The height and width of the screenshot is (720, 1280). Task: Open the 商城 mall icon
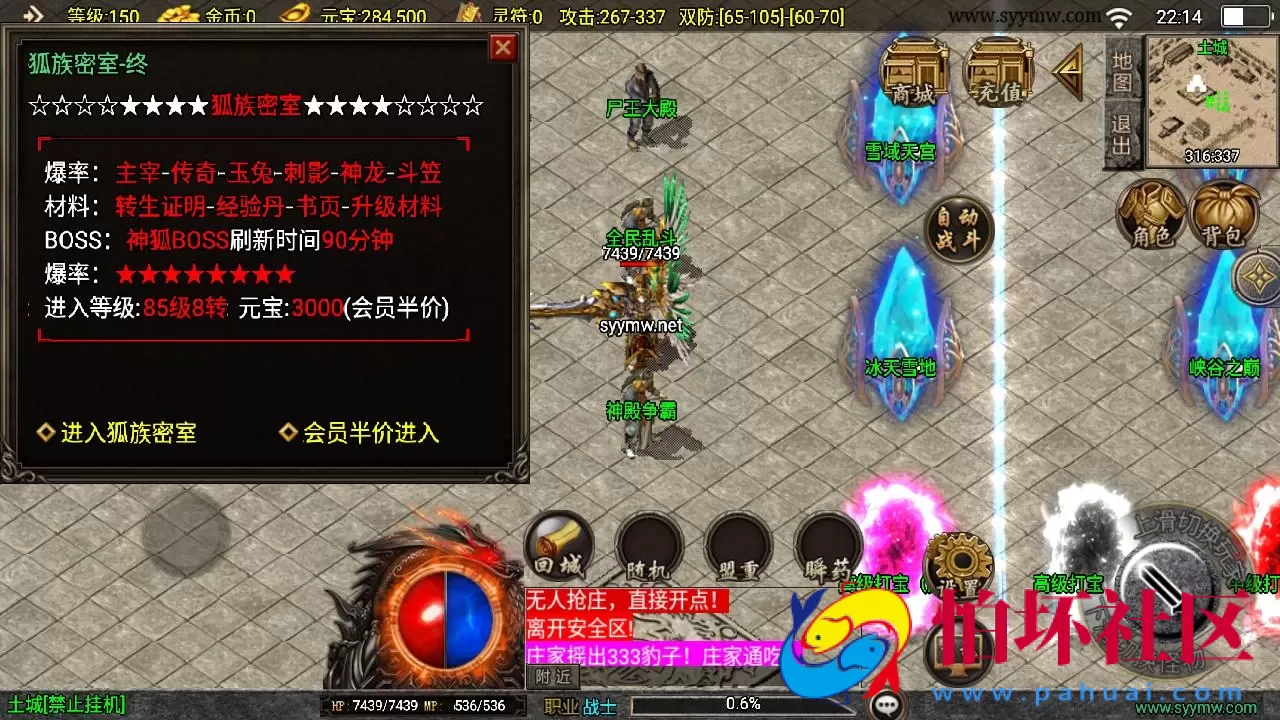tap(912, 72)
